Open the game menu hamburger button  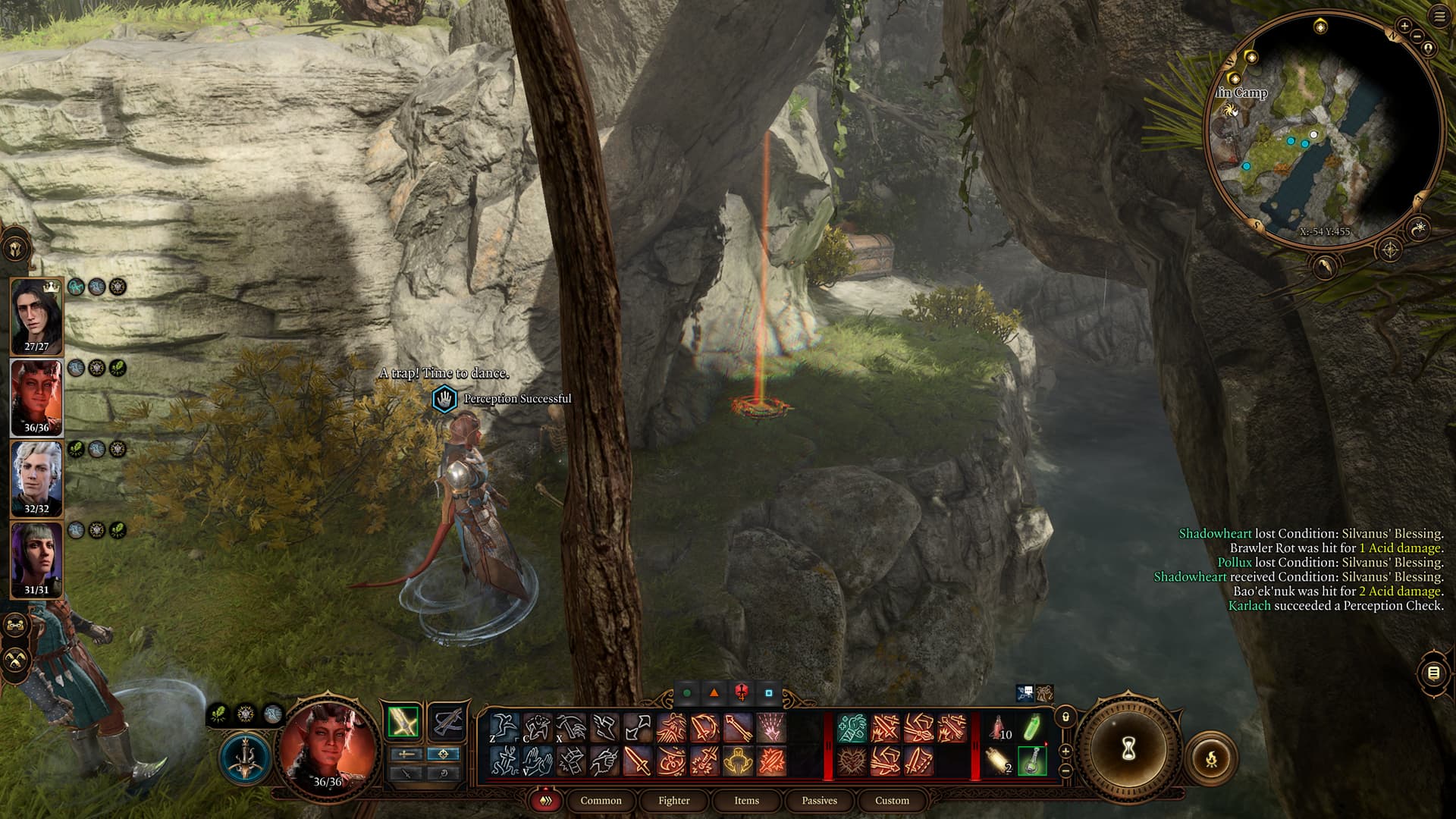(1439, 17)
